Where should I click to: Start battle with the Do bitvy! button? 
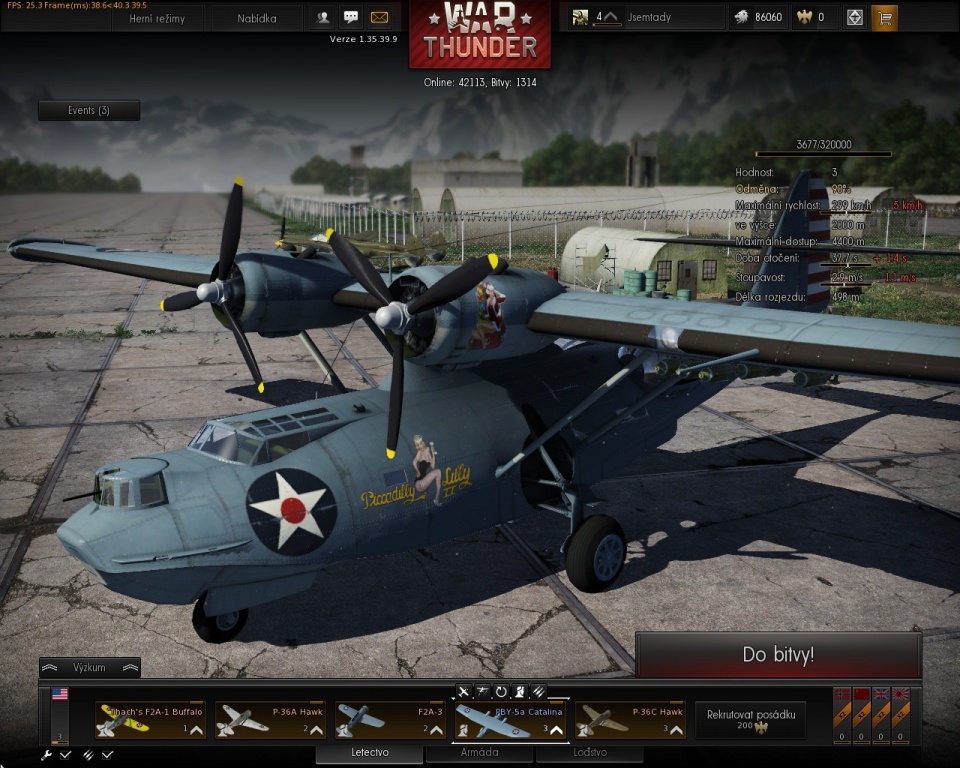(x=778, y=655)
